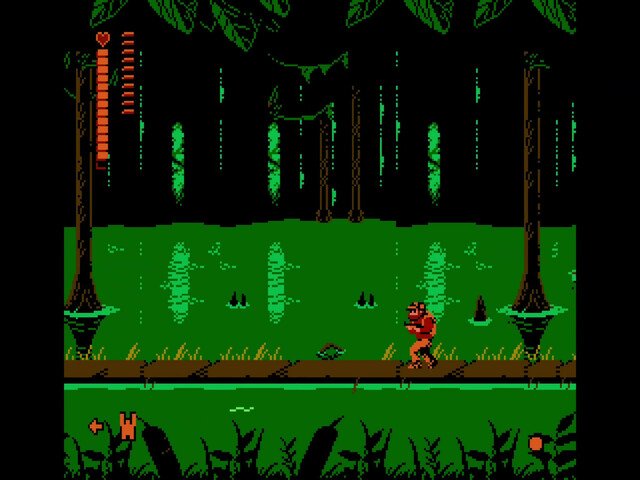Click the orange ball item icon

536,443
